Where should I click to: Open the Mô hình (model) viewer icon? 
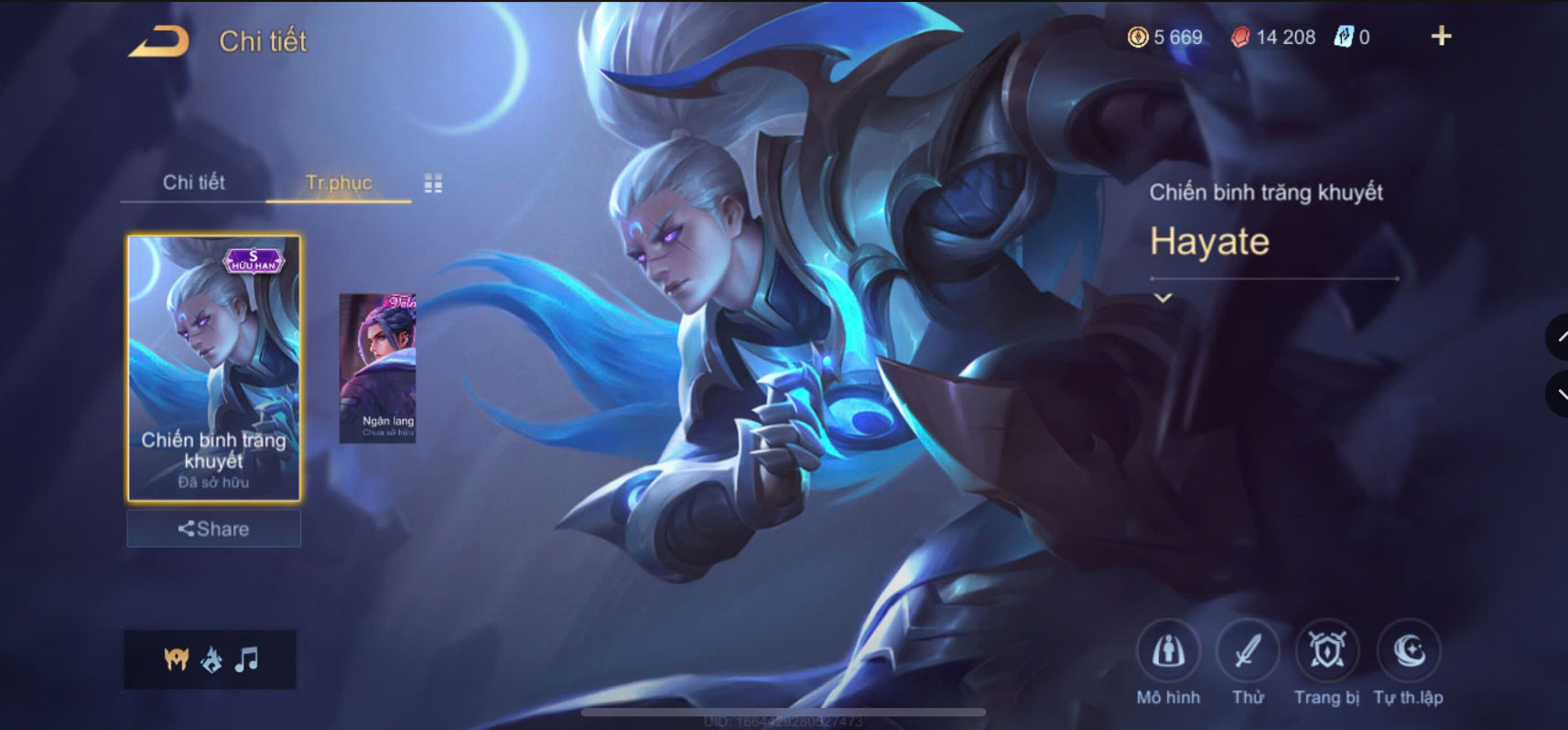pos(1169,652)
